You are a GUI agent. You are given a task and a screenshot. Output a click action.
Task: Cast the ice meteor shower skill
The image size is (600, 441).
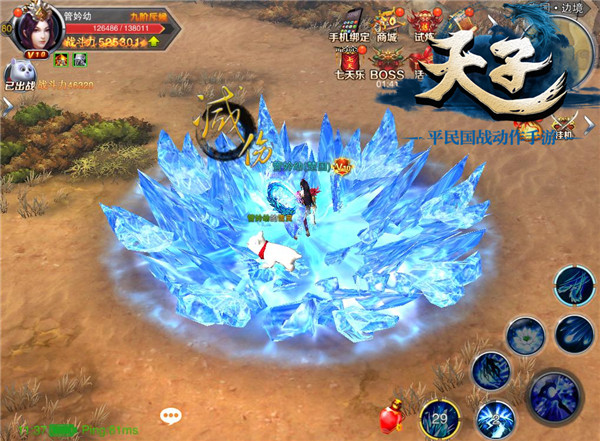pyautogui.click(x=574, y=332)
